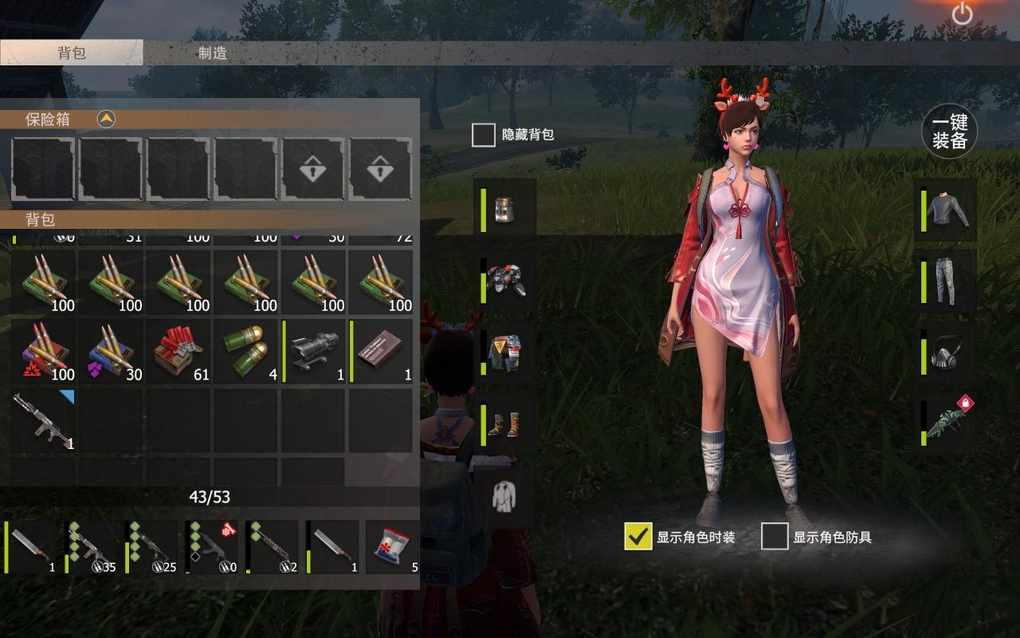Image resolution: width=1020 pixels, height=638 pixels.
Task: Select the hotbar rifle with 35 ammo
Action: pyautogui.click(x=94, y=546)
